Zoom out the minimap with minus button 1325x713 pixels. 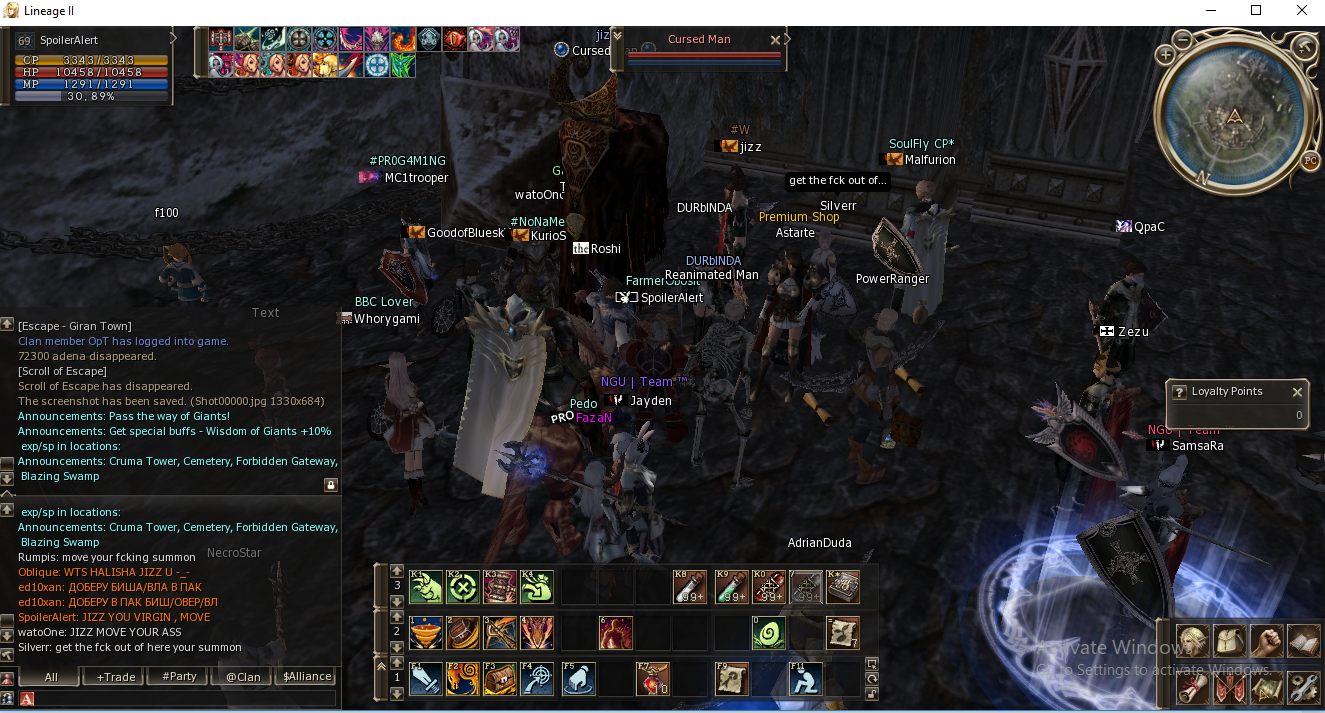(x=1182, y=40)
